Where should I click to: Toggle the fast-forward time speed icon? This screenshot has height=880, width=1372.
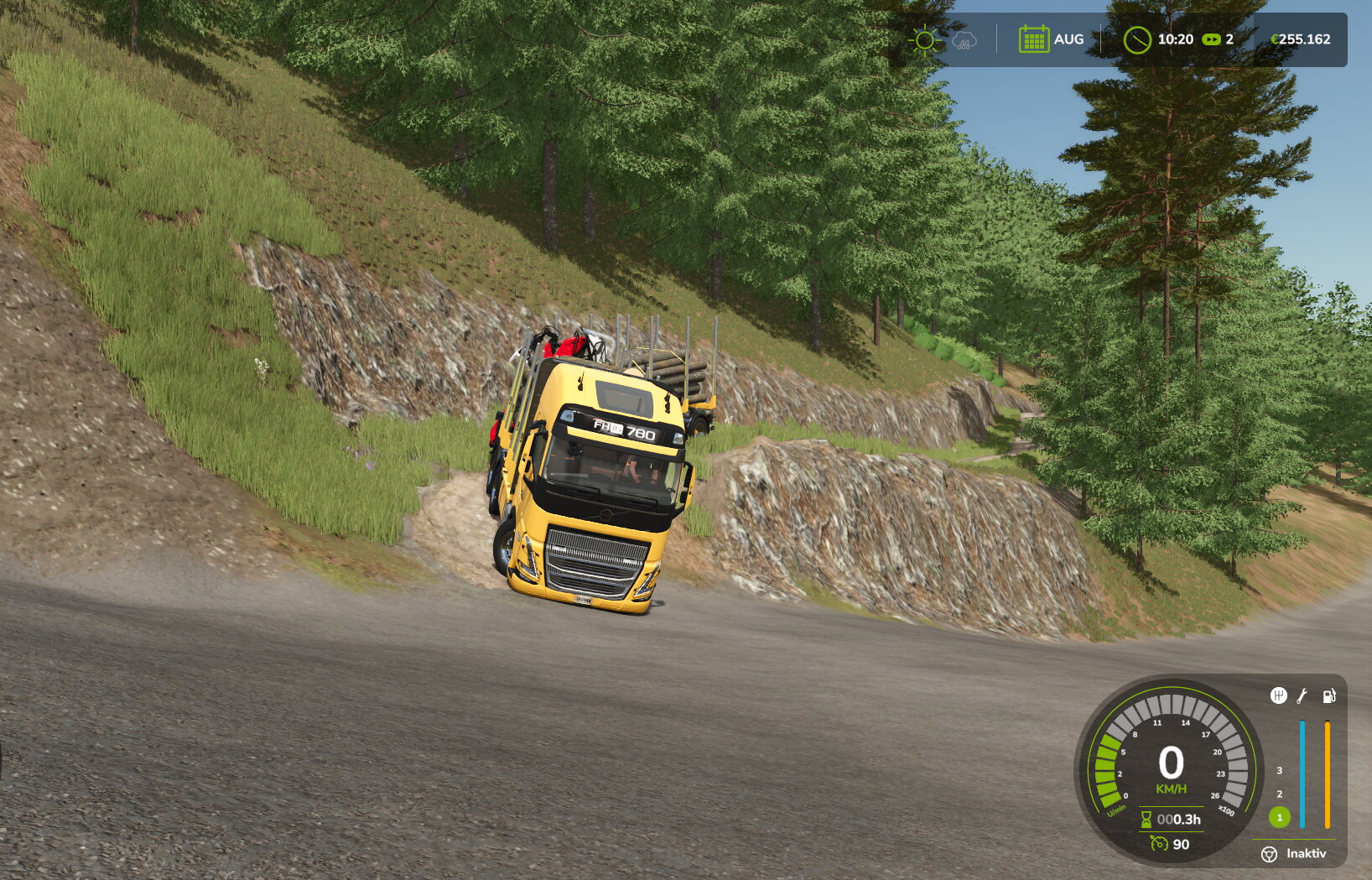(x=1211, y=39)
